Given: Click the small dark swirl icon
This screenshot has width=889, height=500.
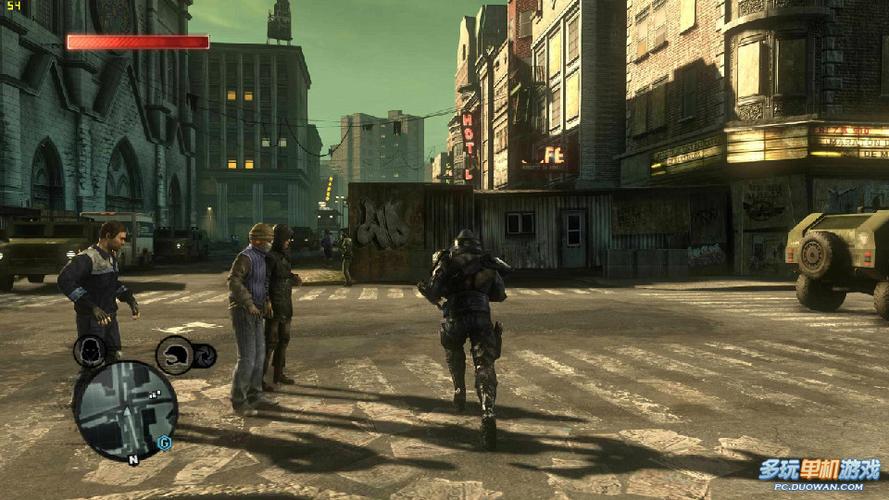Looking at the screenshot, I should coord(205,355).
